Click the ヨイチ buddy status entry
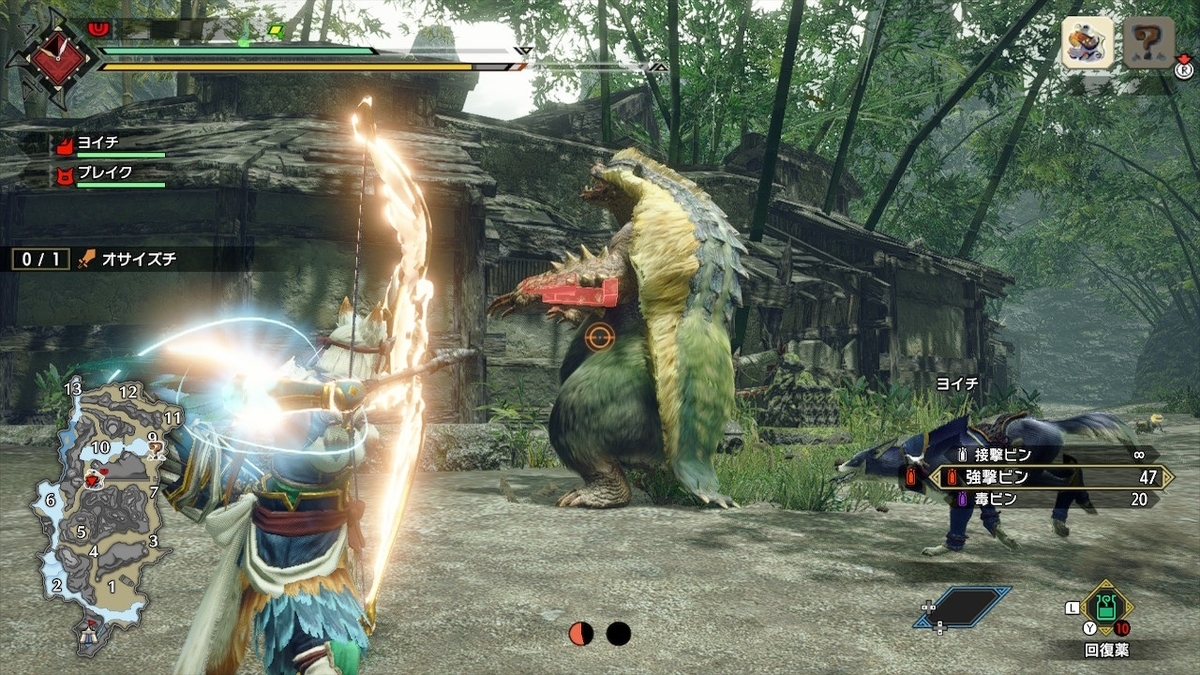Image resolution: width=1200 pixels, height=675 pixels. [110, 145]
